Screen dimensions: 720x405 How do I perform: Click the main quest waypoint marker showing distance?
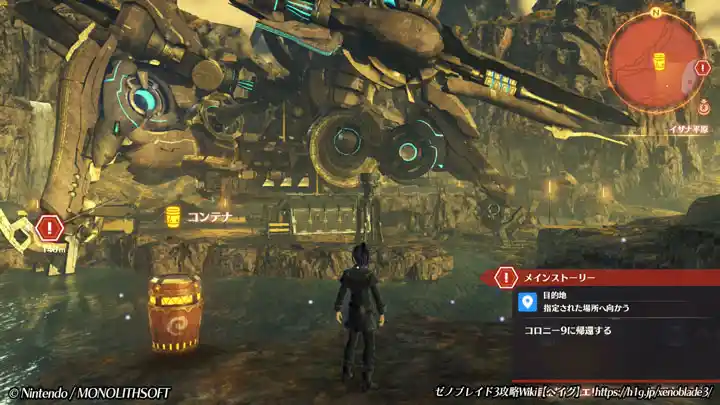pyautogui.click(x=48, y=228)
